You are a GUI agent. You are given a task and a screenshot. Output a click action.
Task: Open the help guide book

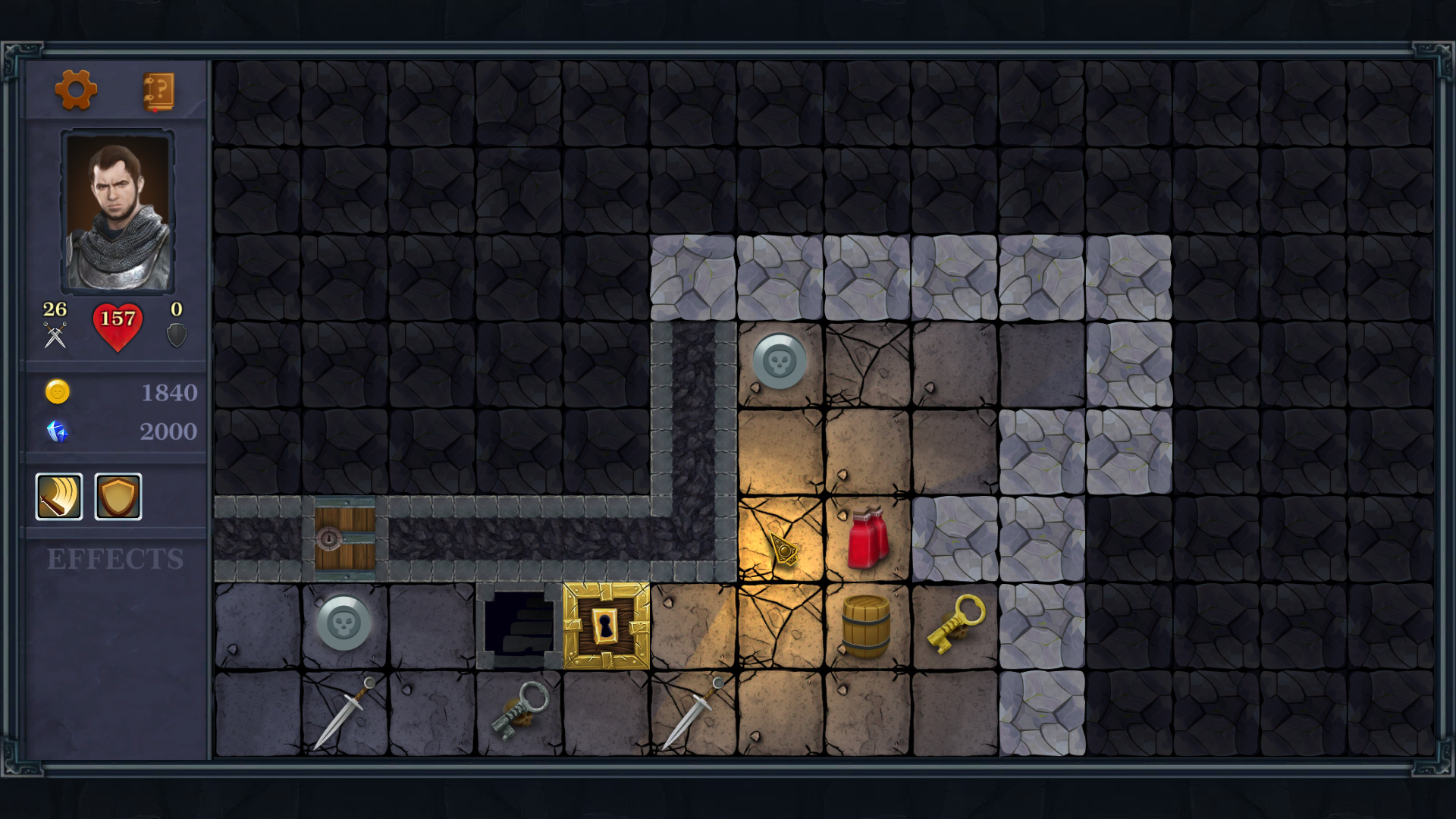[157, 90]
